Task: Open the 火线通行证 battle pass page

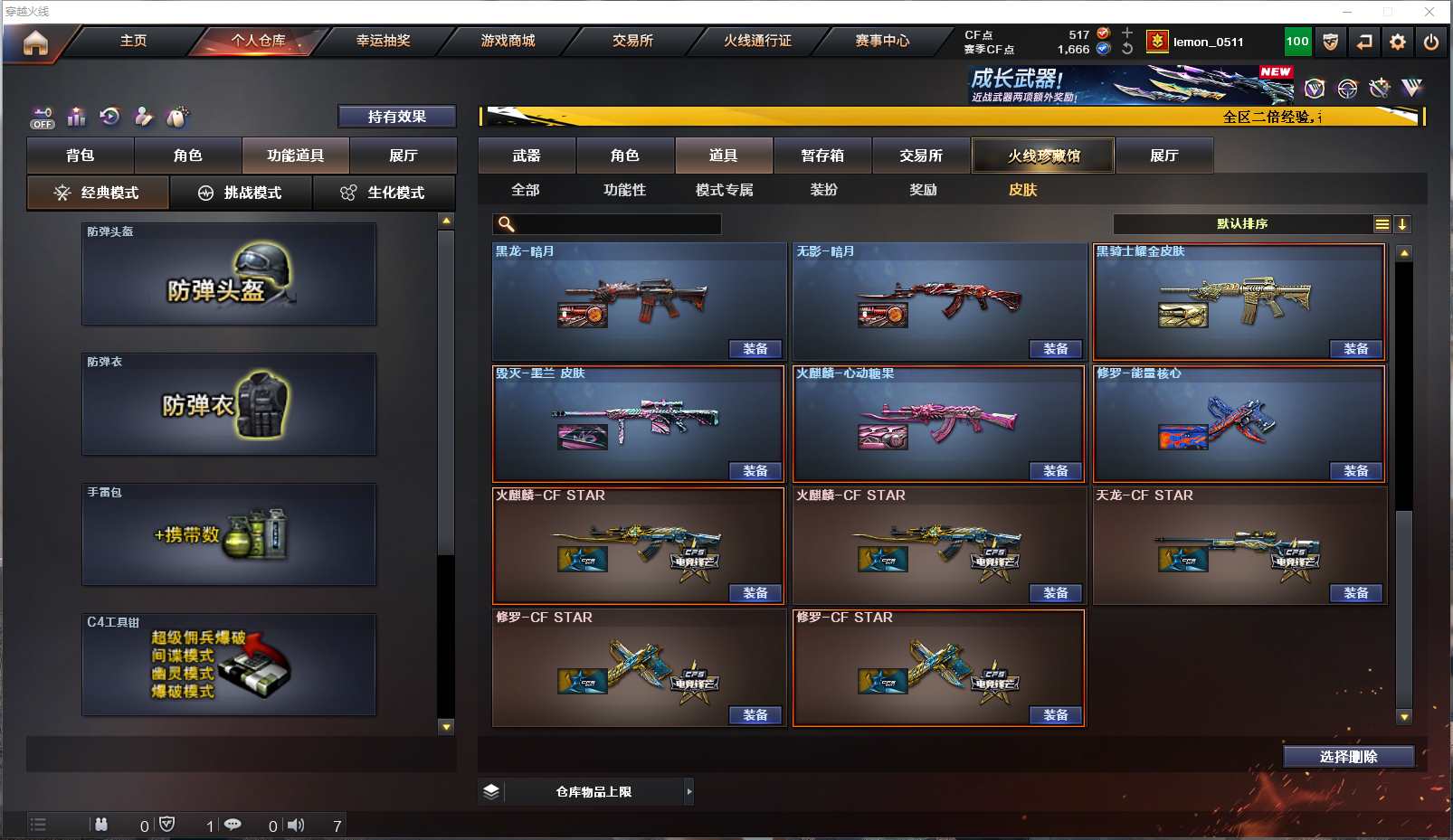Action: (x=757, y=41)
